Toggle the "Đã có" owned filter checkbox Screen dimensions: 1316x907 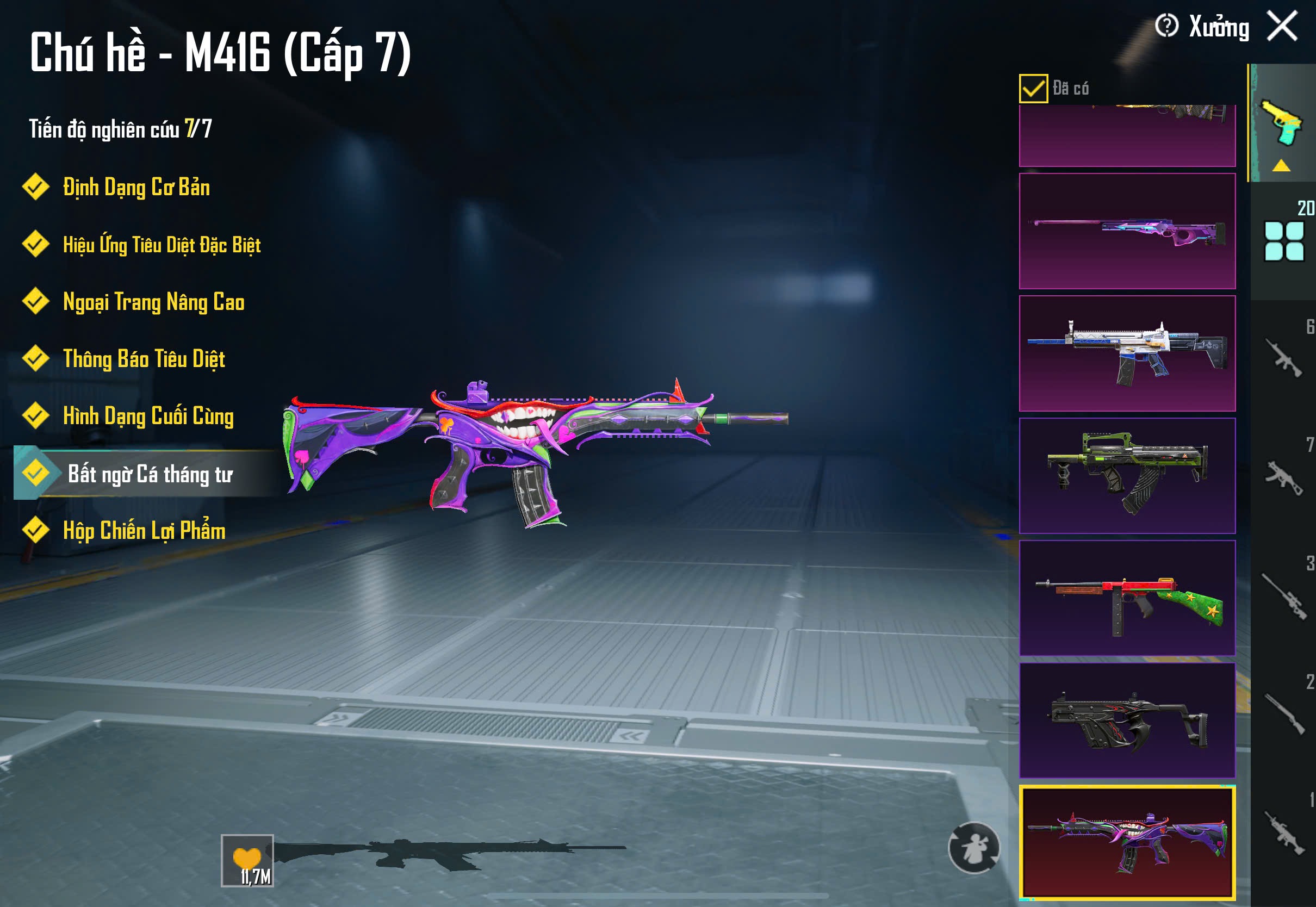point(1033,89)
